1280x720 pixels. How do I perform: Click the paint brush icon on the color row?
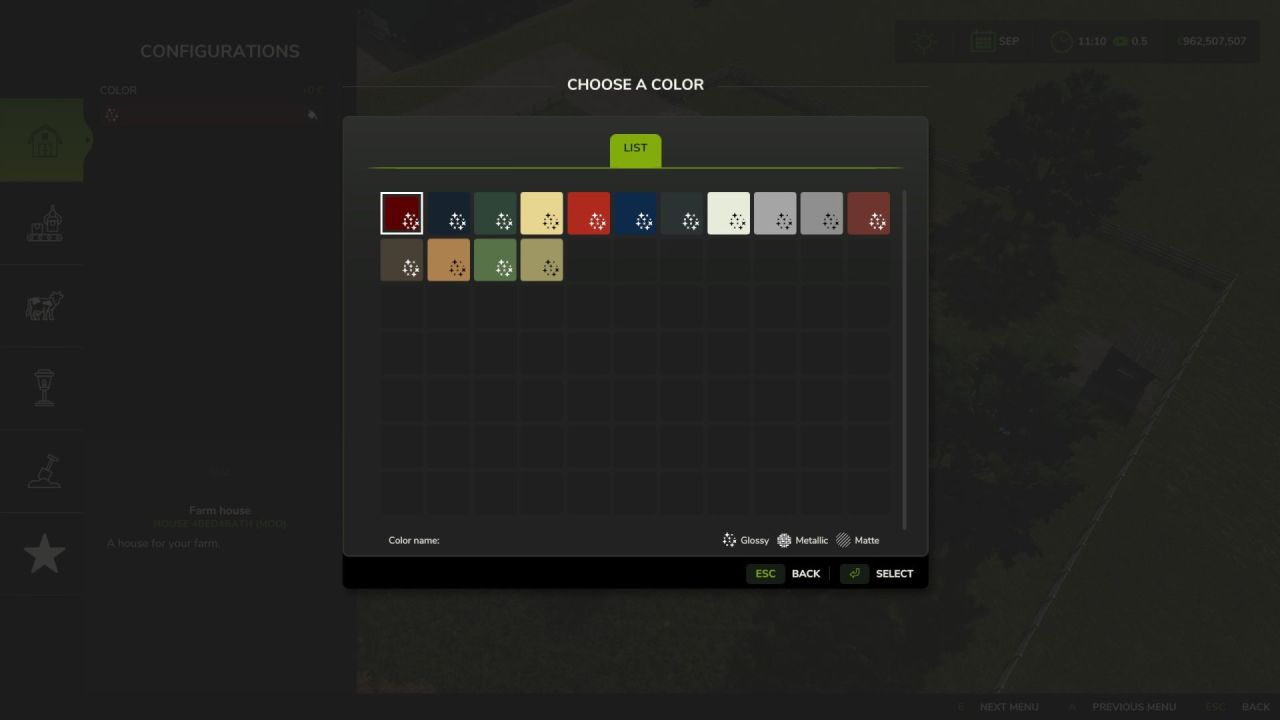pos(312,114)
